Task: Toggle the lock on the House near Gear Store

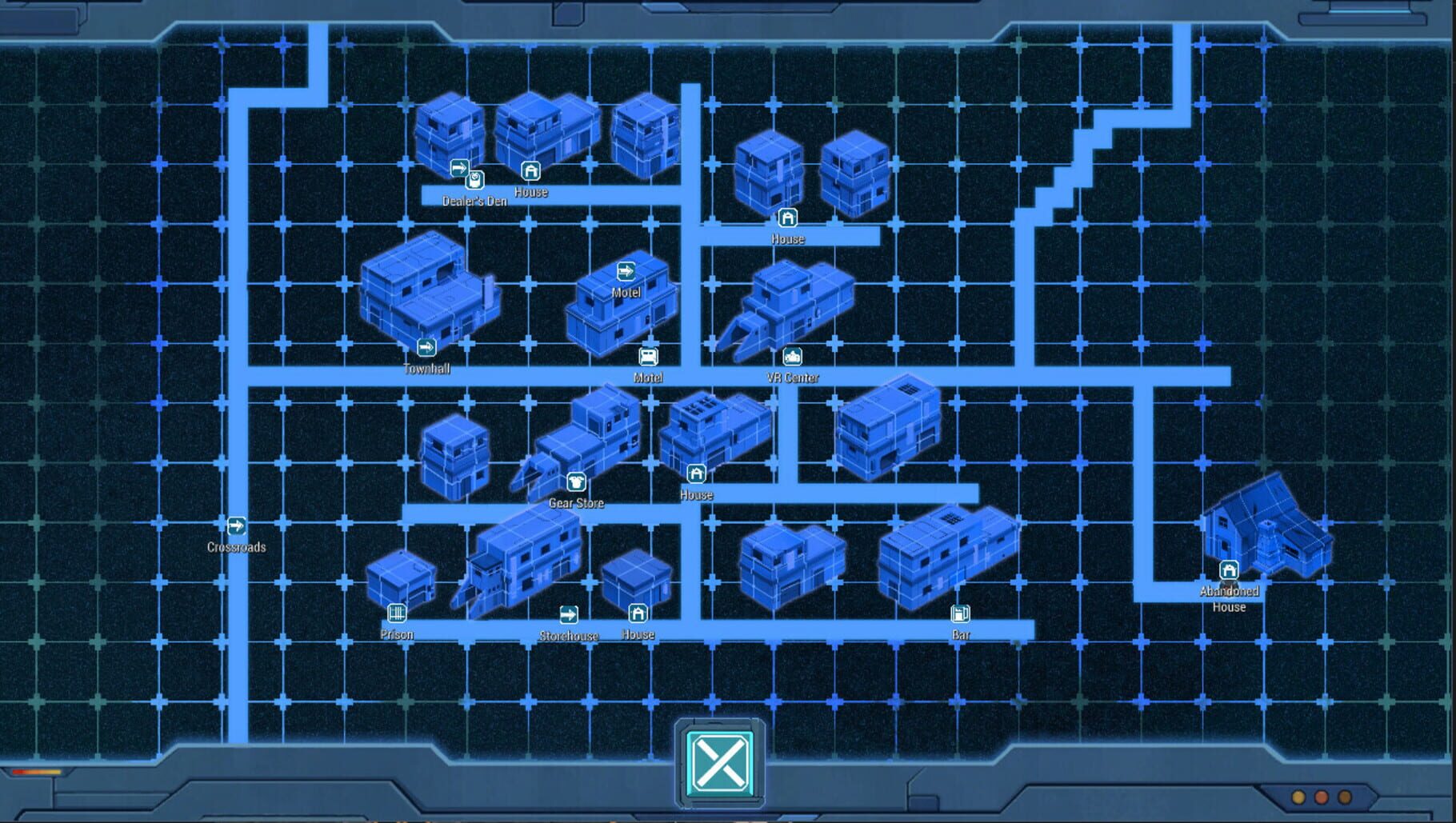Action: tap(694, 472)
